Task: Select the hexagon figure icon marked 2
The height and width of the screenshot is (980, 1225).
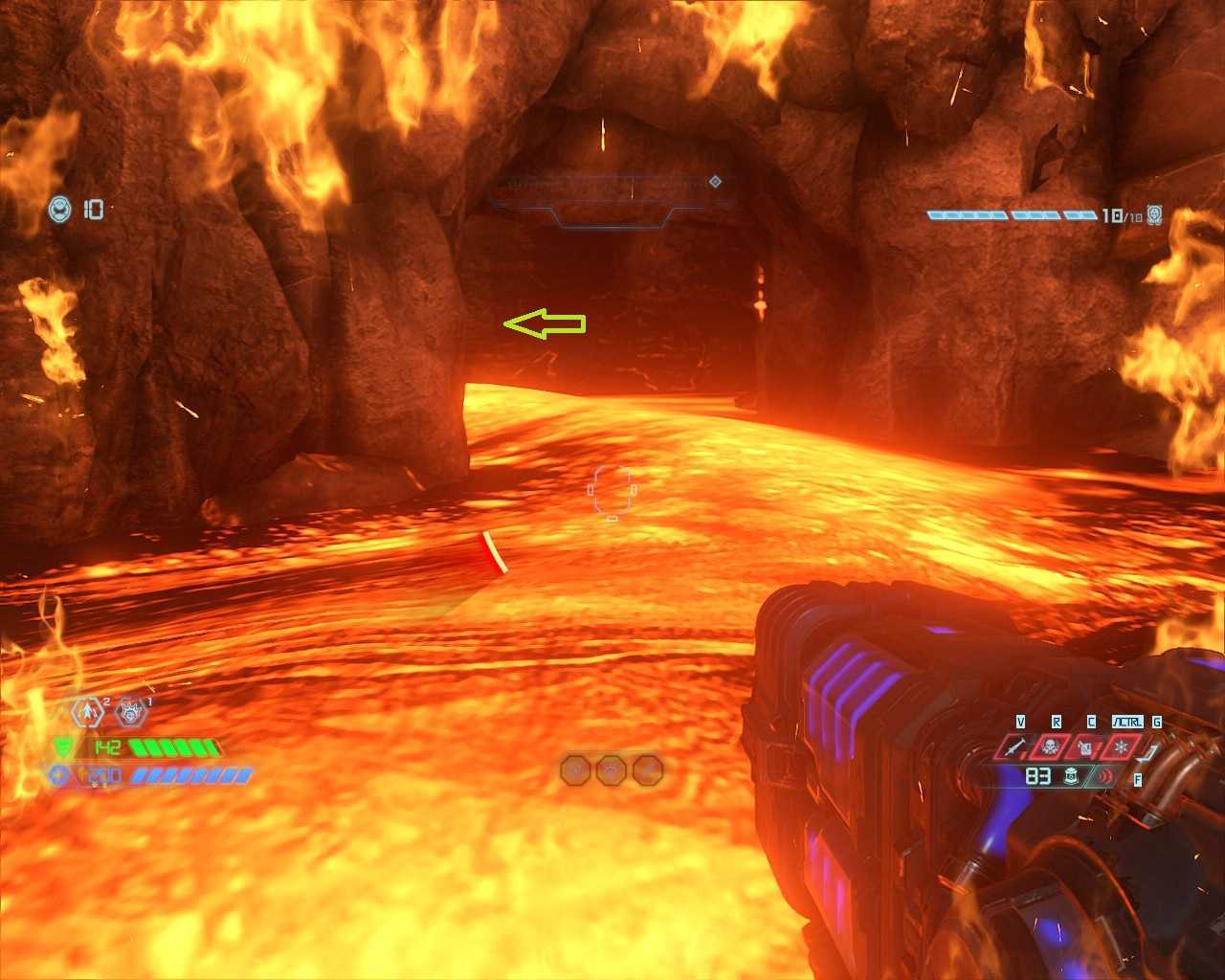Action: click(x=89, y=712)
